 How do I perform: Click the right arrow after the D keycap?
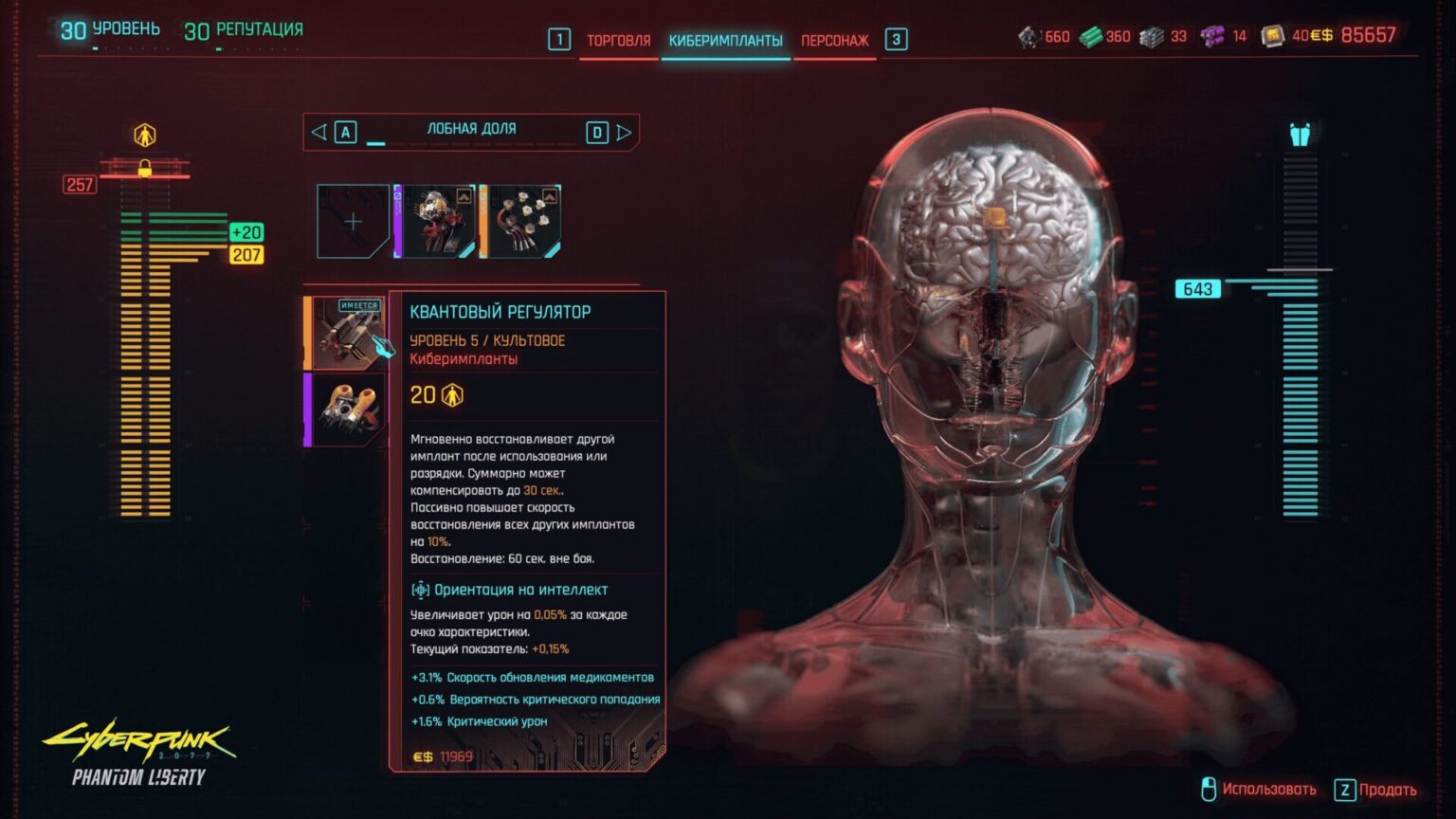pyautogui.click(x=624, y=132)
